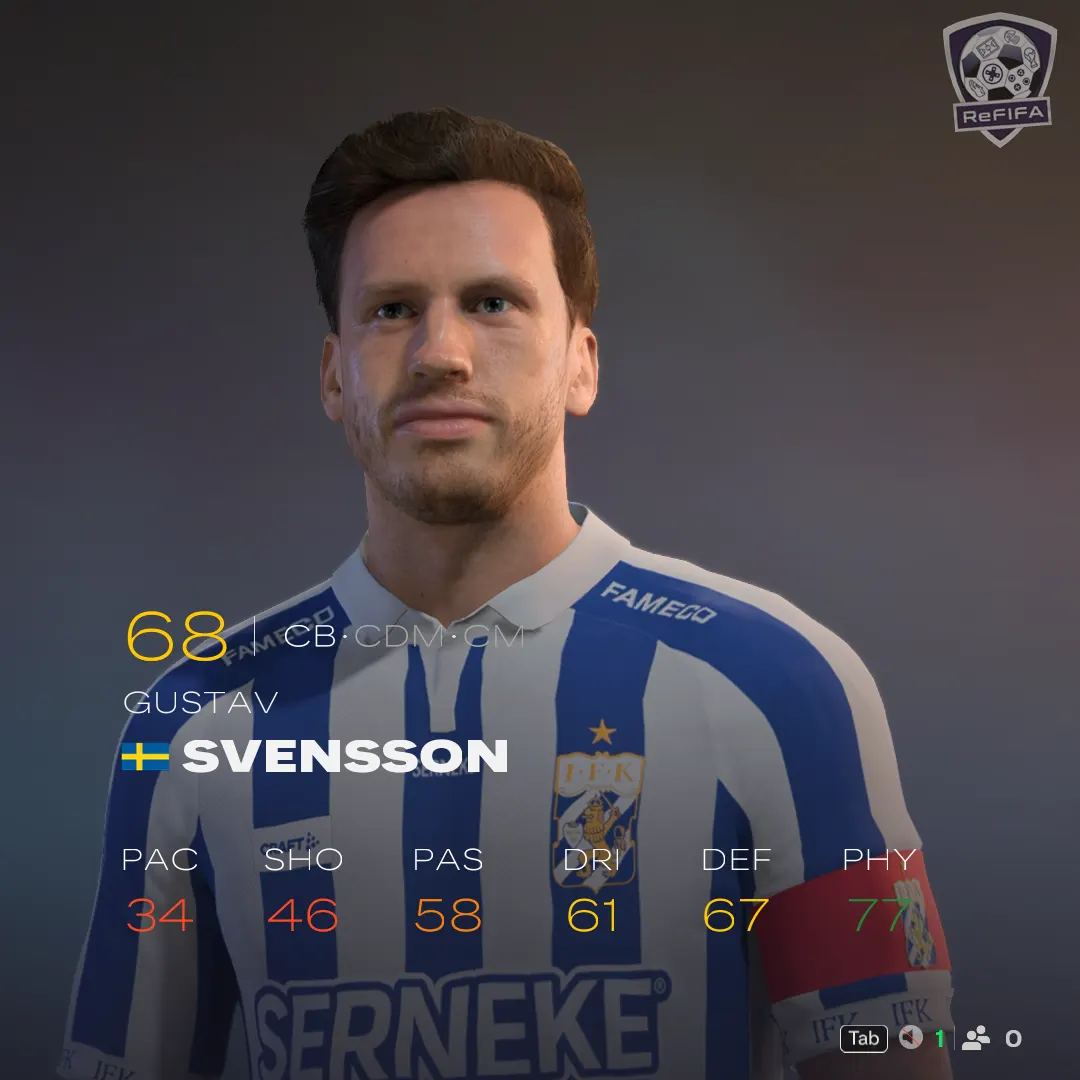Click the muted speaker icon
The image size is (1080, 1080).
point(910,1039)
